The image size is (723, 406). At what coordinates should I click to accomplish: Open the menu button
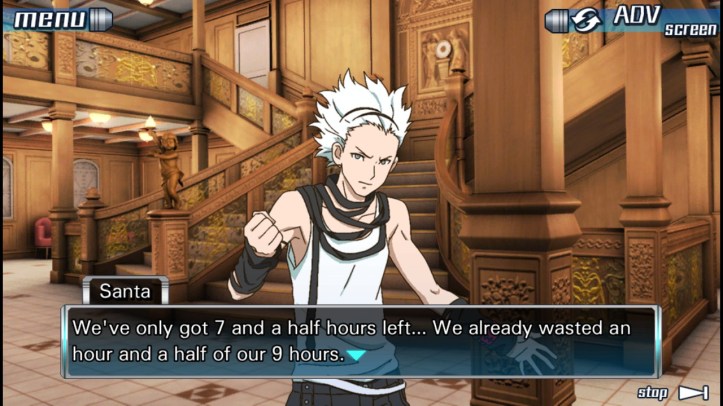(x=60, y=18)
